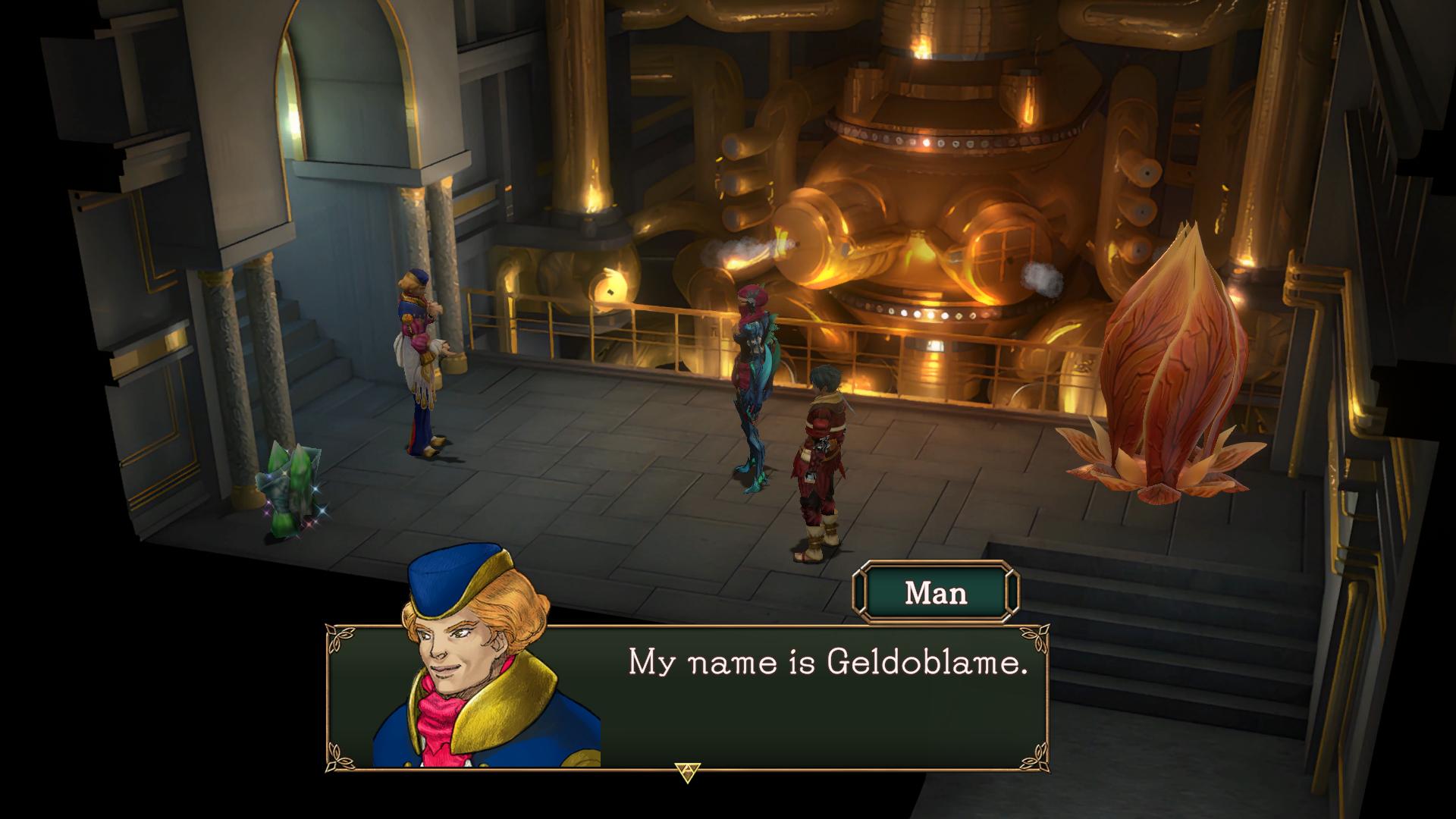Advance the Geldoblame dialogue text box
The width and height of the screenshot is (1456, 819).
pyautogui.click(x=826, y=696)
